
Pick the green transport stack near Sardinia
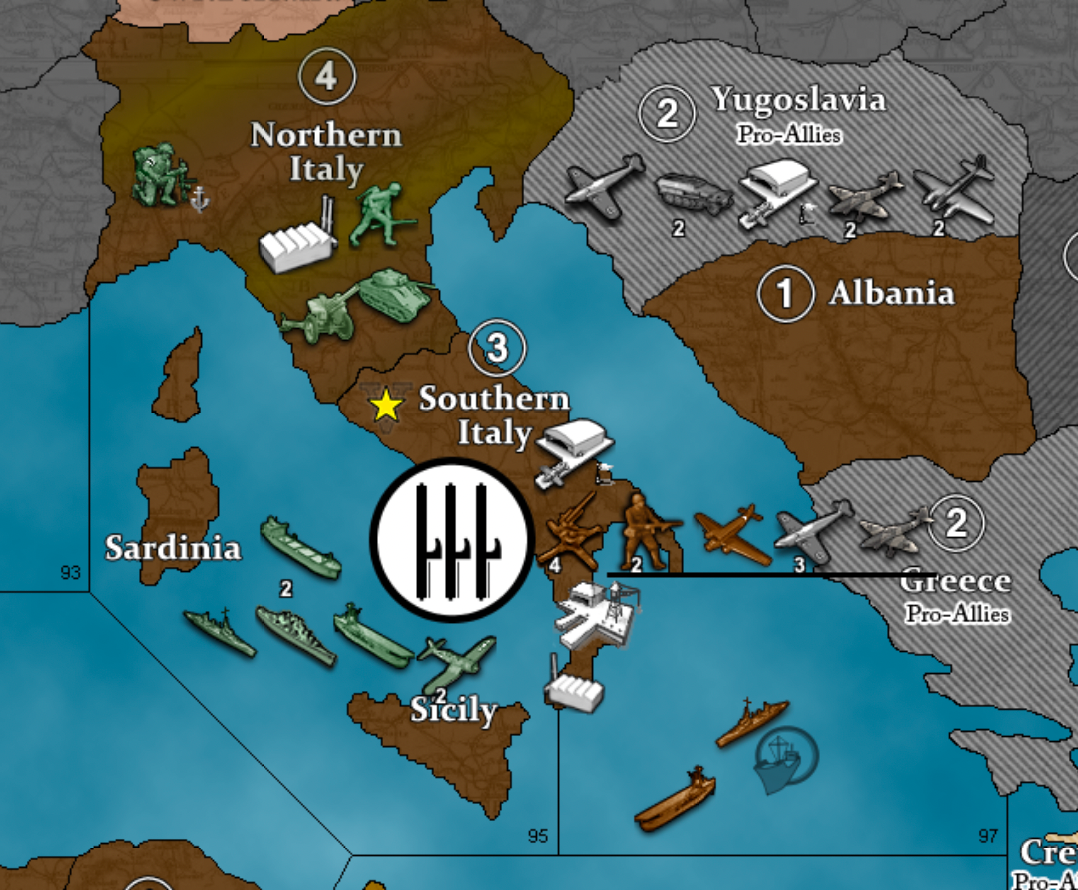tap(300, 546)
